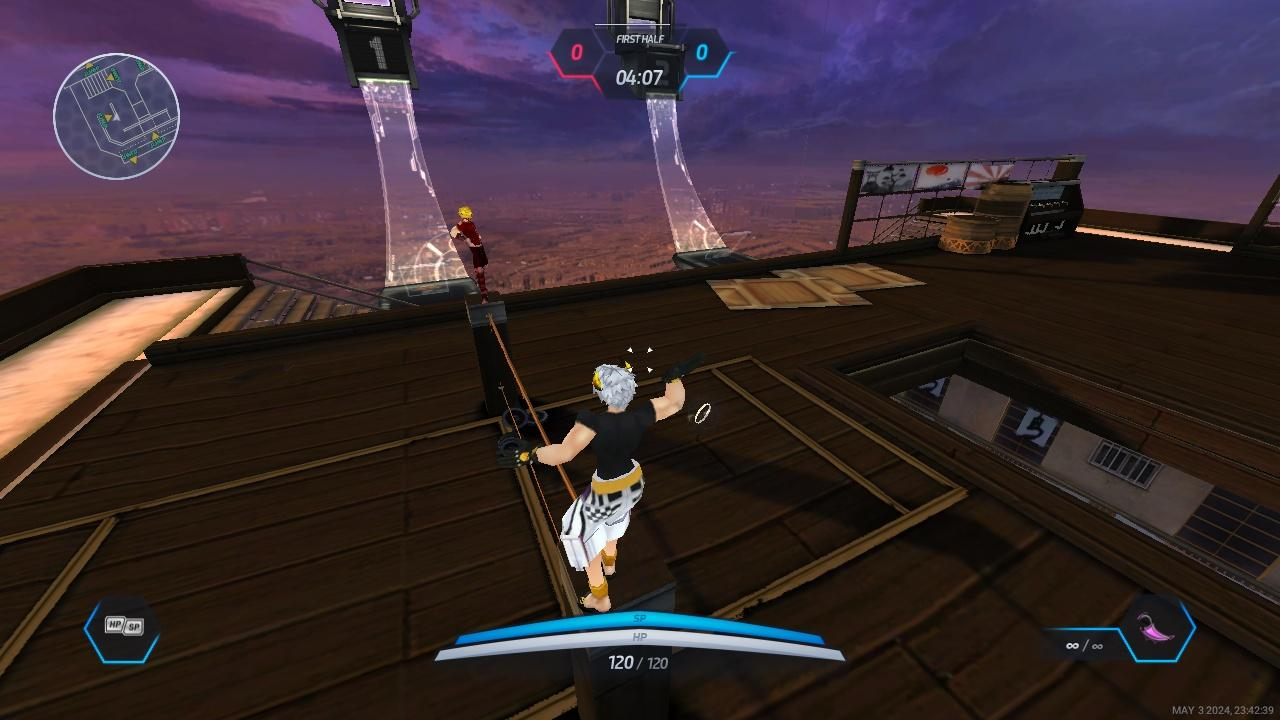Viewport: 1280px width, 720px height.
Task: Select the pink claw weapon icon
Action: click(x=1157, y=630)
